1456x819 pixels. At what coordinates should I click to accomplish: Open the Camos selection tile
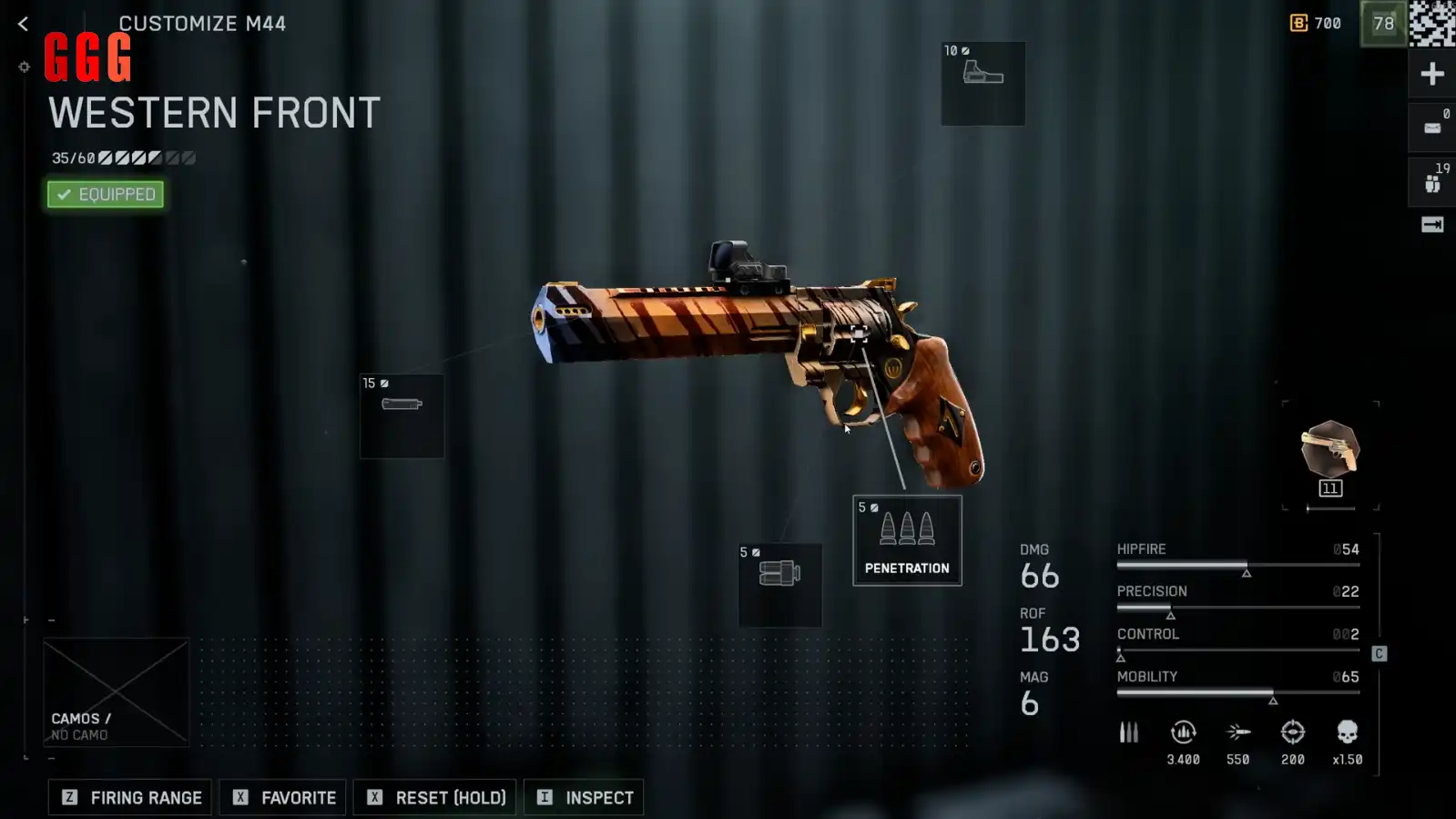click(116, 692)
